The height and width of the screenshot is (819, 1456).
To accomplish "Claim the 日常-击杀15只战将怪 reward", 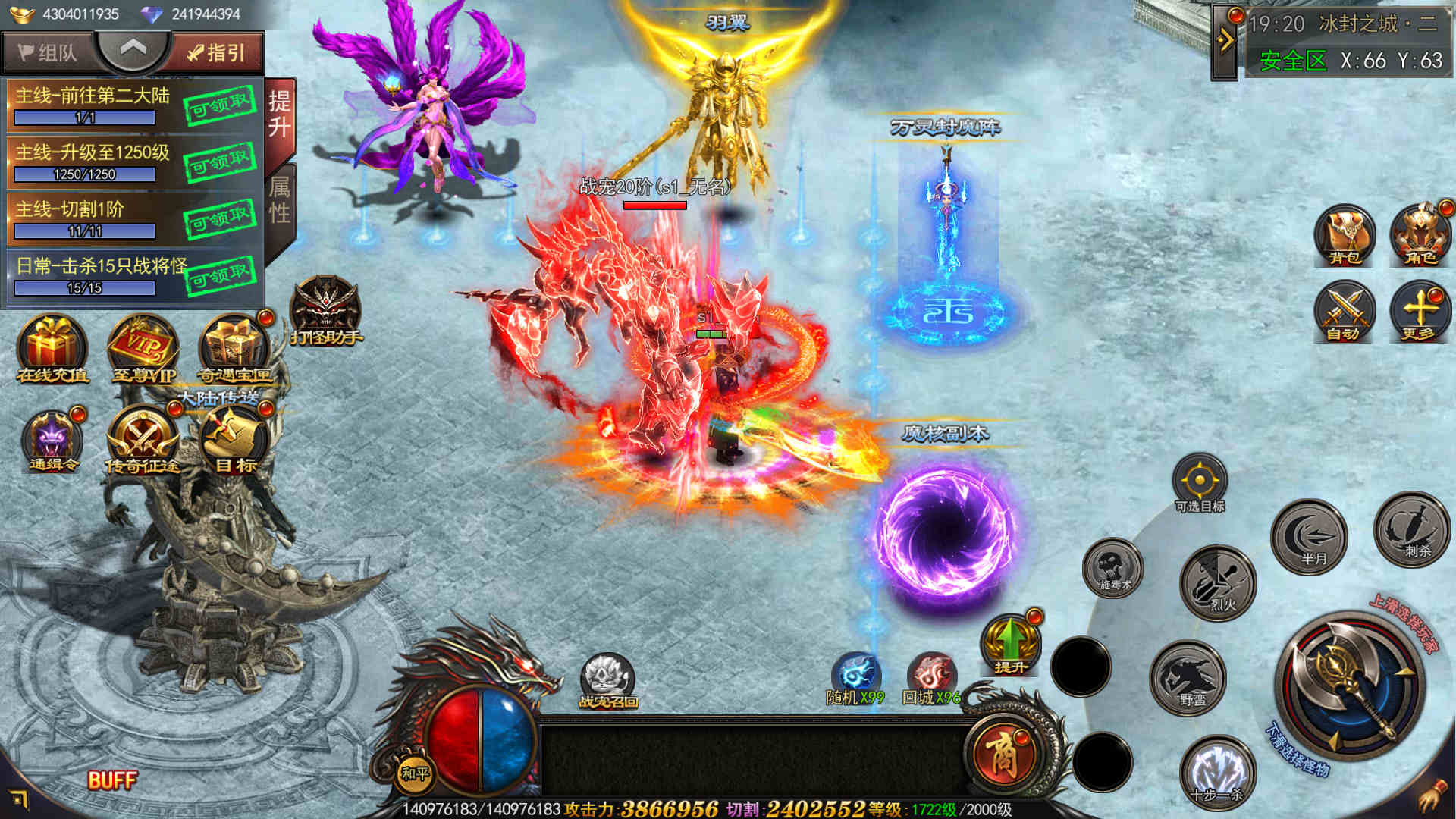I will tap(219, 276).
